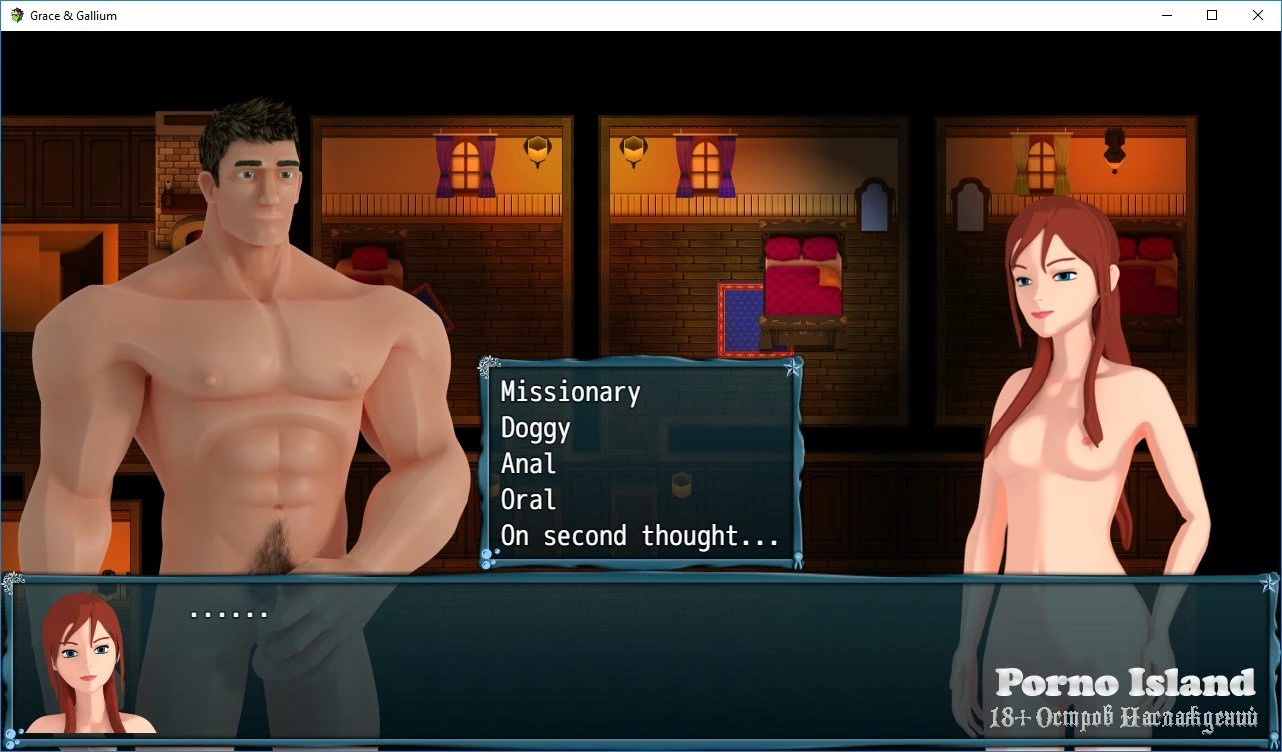Select Doggy from the choice list
Screen dimensions: 1282x752
click(536, 428)
